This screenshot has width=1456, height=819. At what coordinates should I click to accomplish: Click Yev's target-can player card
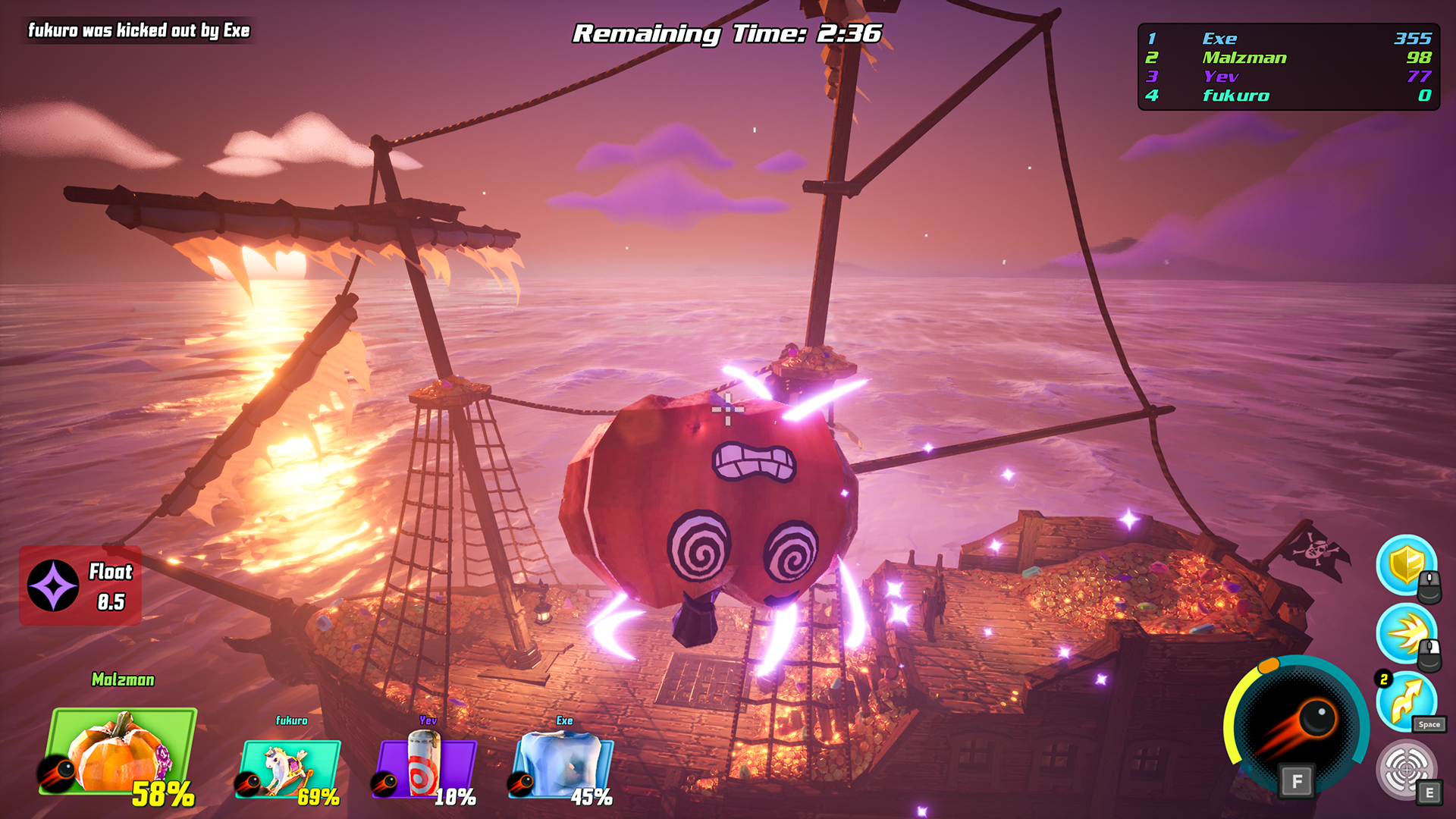click(x=428, y=767)
